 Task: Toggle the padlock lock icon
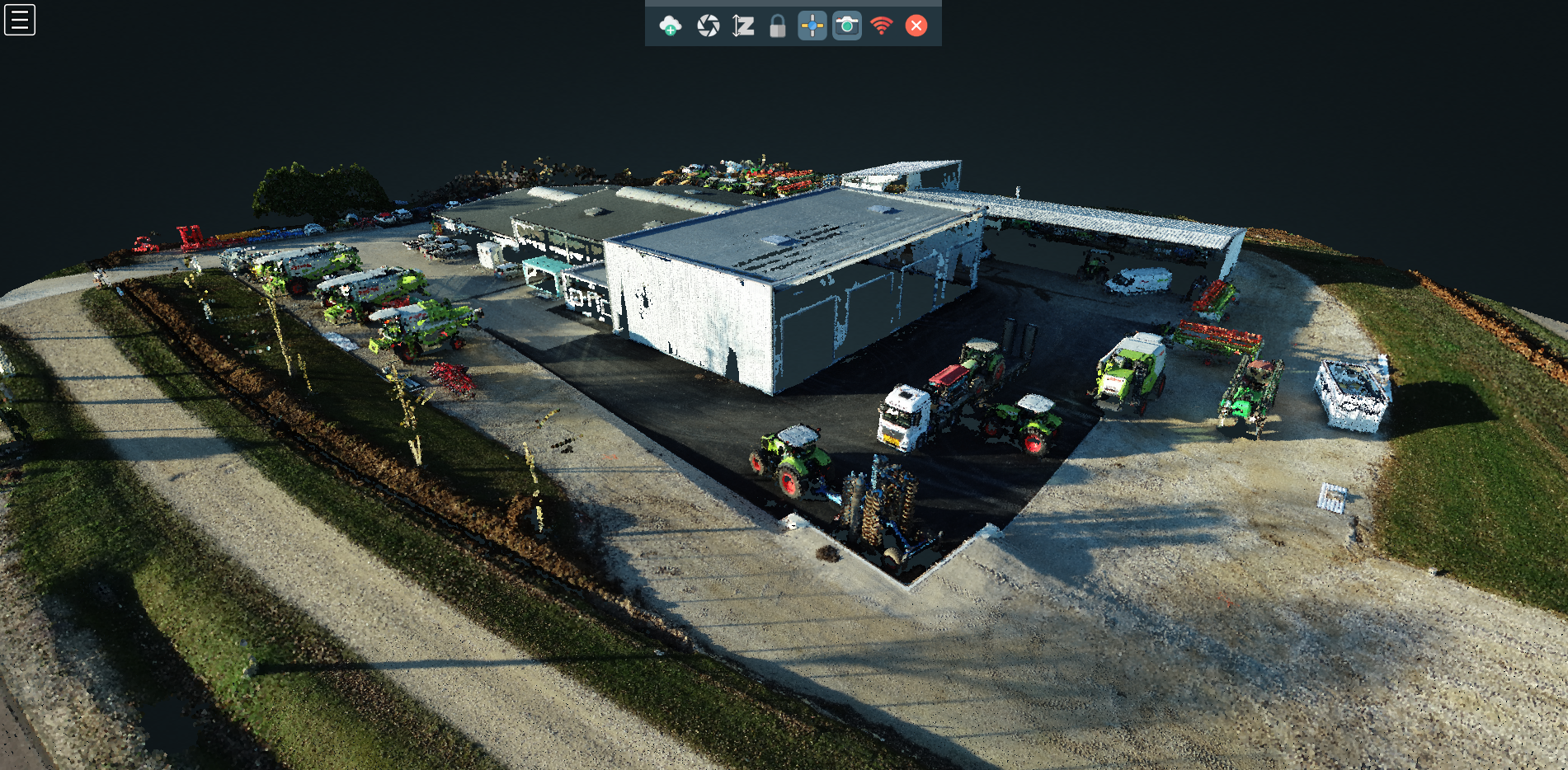click(x=777, y=26)
